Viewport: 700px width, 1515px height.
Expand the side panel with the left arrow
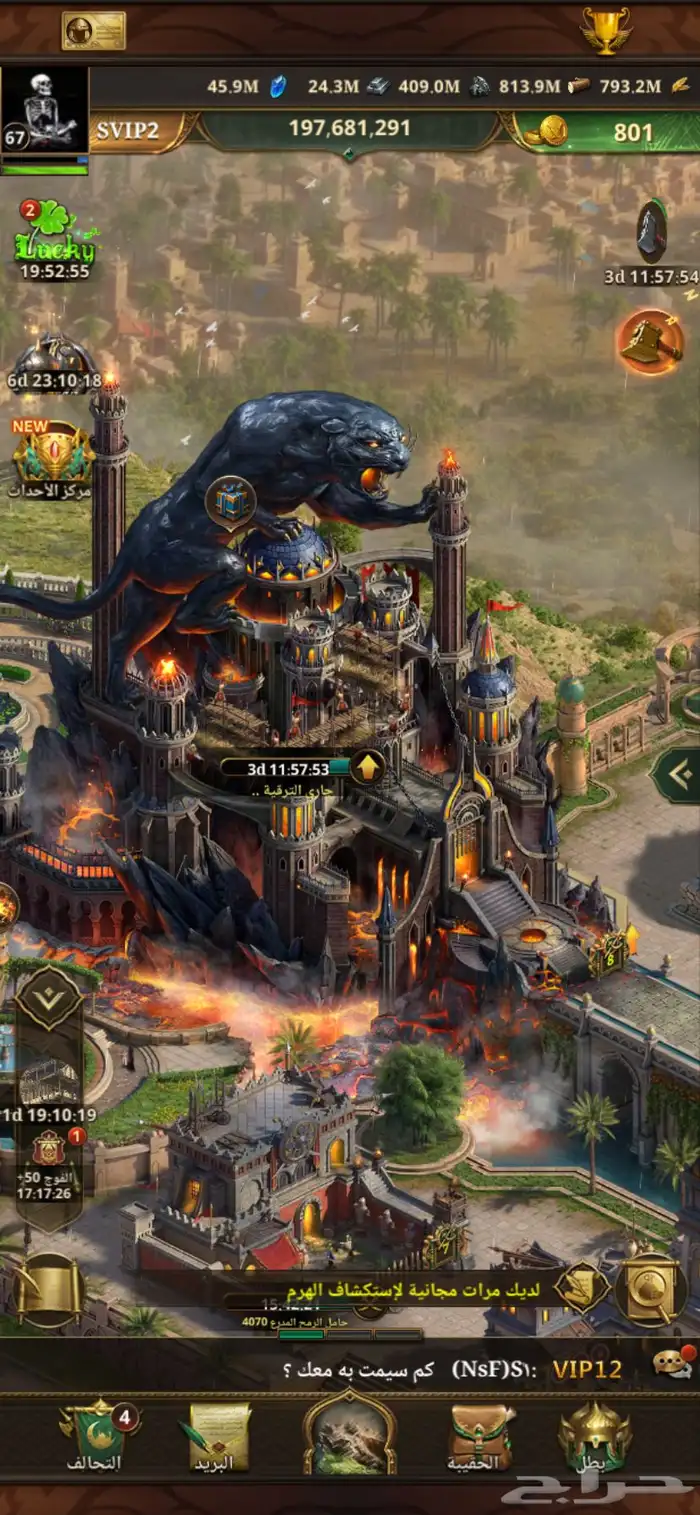coord(674,775)
